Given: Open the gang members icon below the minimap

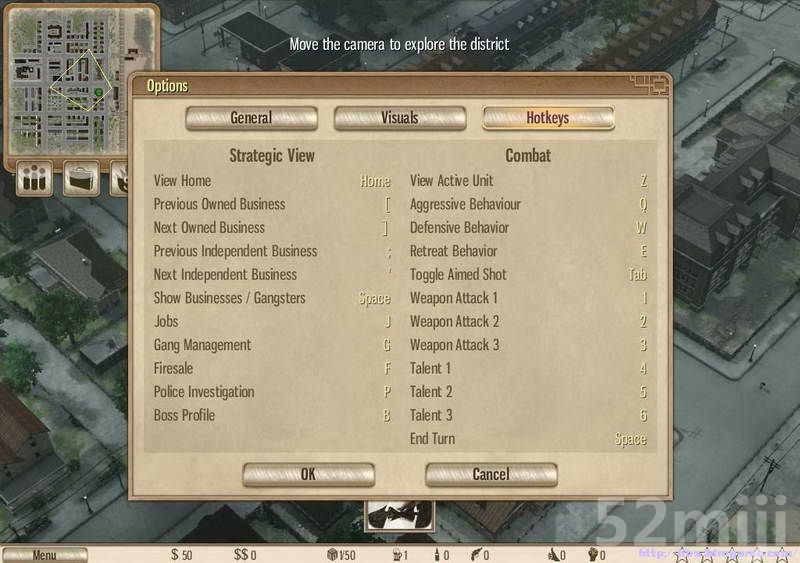Looking at the screenshot, I should [x=35, y=179].
